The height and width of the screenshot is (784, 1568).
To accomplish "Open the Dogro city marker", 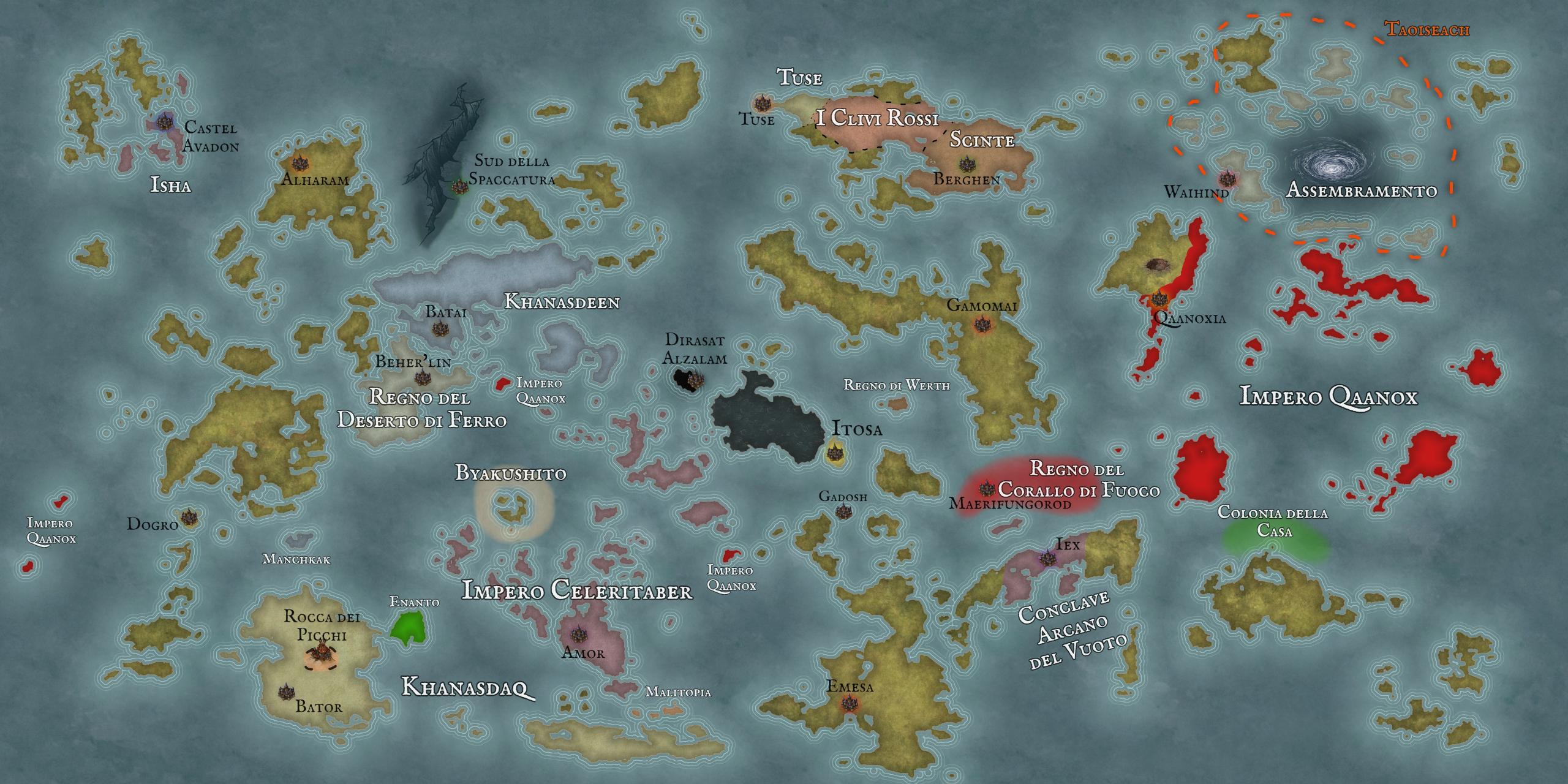I will [189, 518].
